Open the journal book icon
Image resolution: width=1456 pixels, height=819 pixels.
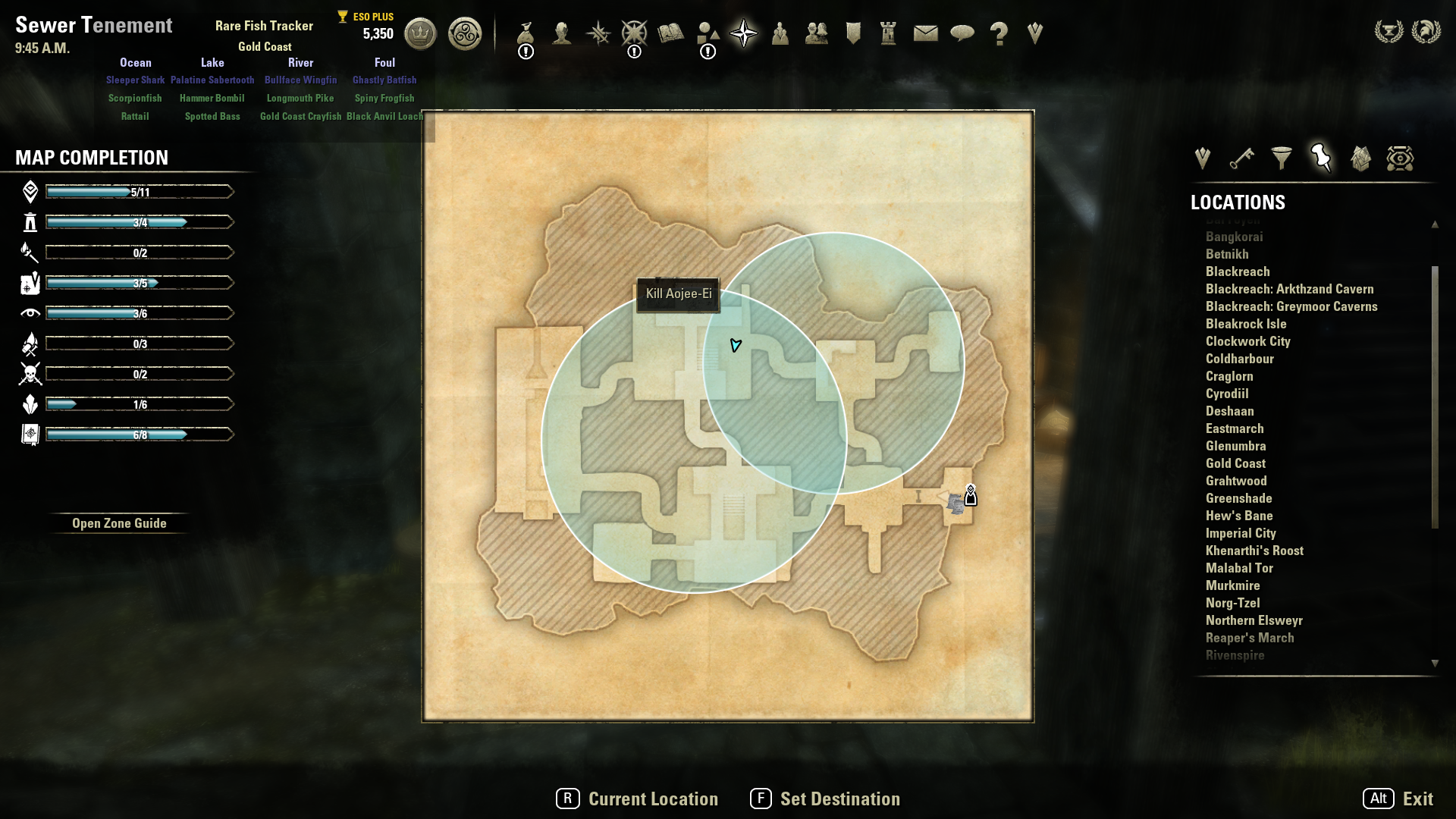(670, 33)
